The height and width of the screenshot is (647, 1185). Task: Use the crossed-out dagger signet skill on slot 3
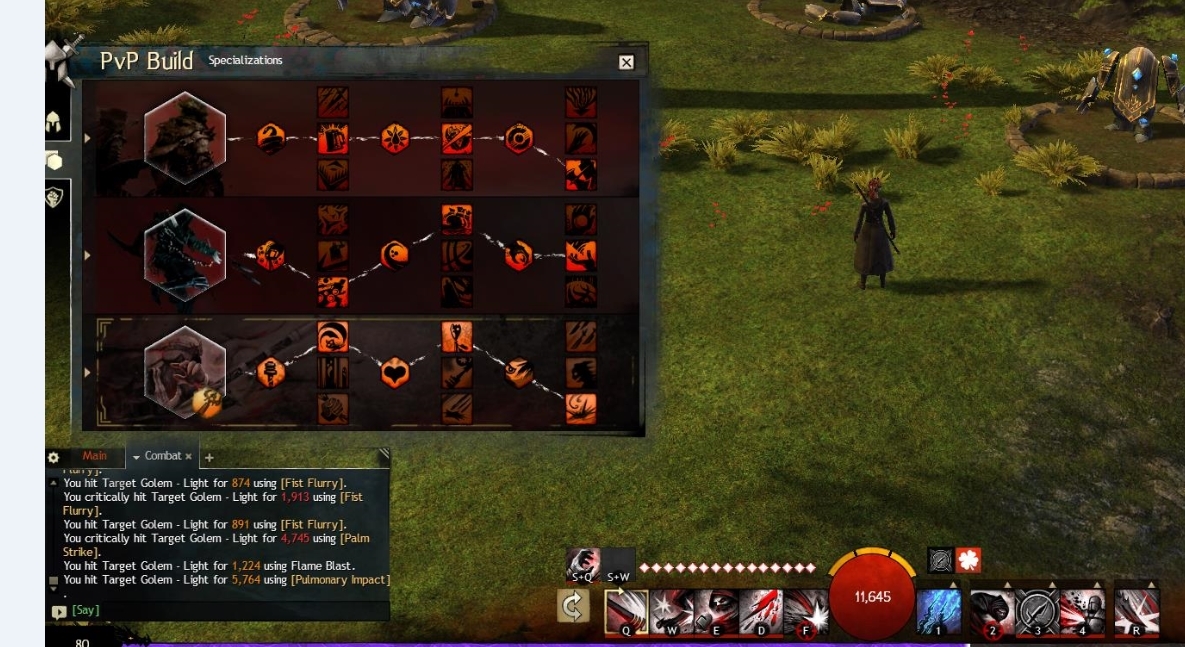pyautogui.click(x=1037, y=611)
